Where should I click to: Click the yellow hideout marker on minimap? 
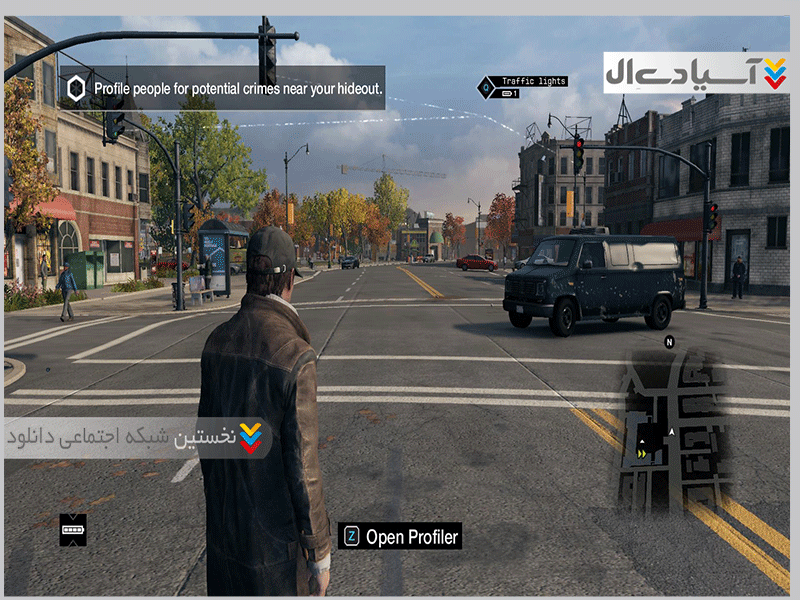(x=640, y=452)
